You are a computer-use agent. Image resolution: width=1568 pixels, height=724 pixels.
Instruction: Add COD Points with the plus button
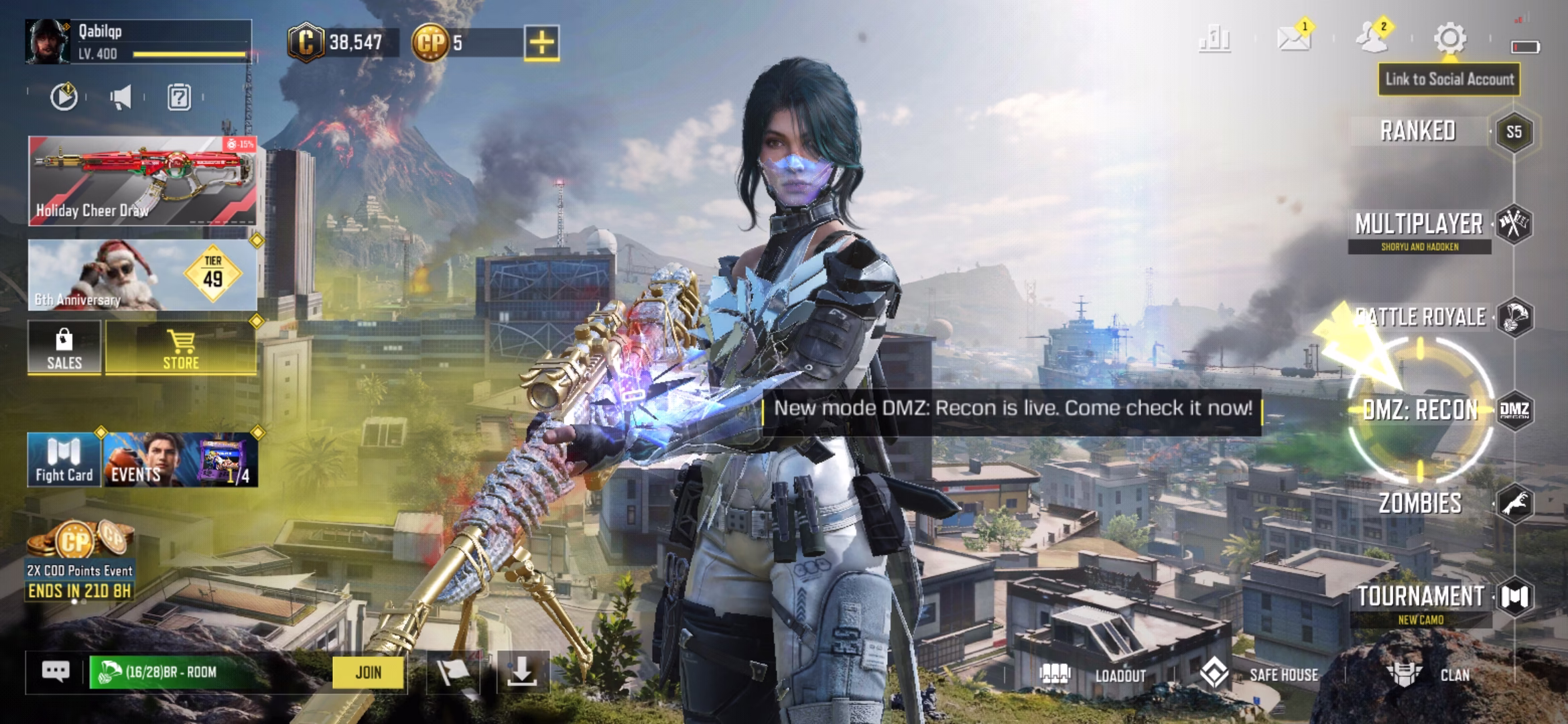pos(541,43)
